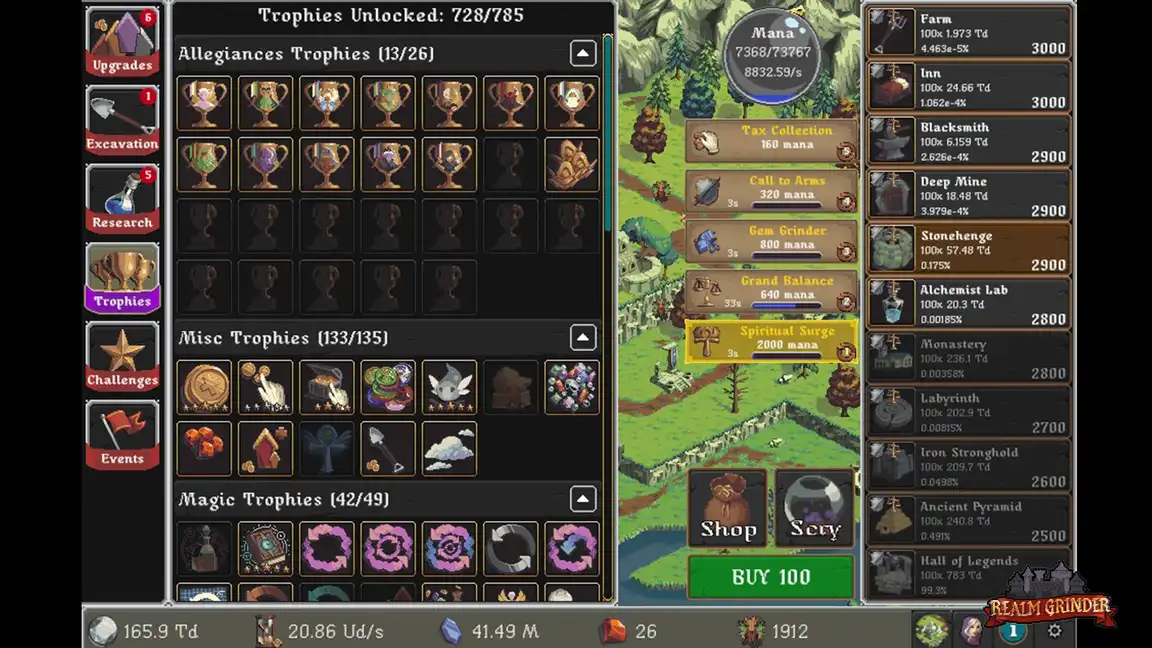1152x648 pixels.
Task: Select the Trophies tab
Action: (122, 278)
